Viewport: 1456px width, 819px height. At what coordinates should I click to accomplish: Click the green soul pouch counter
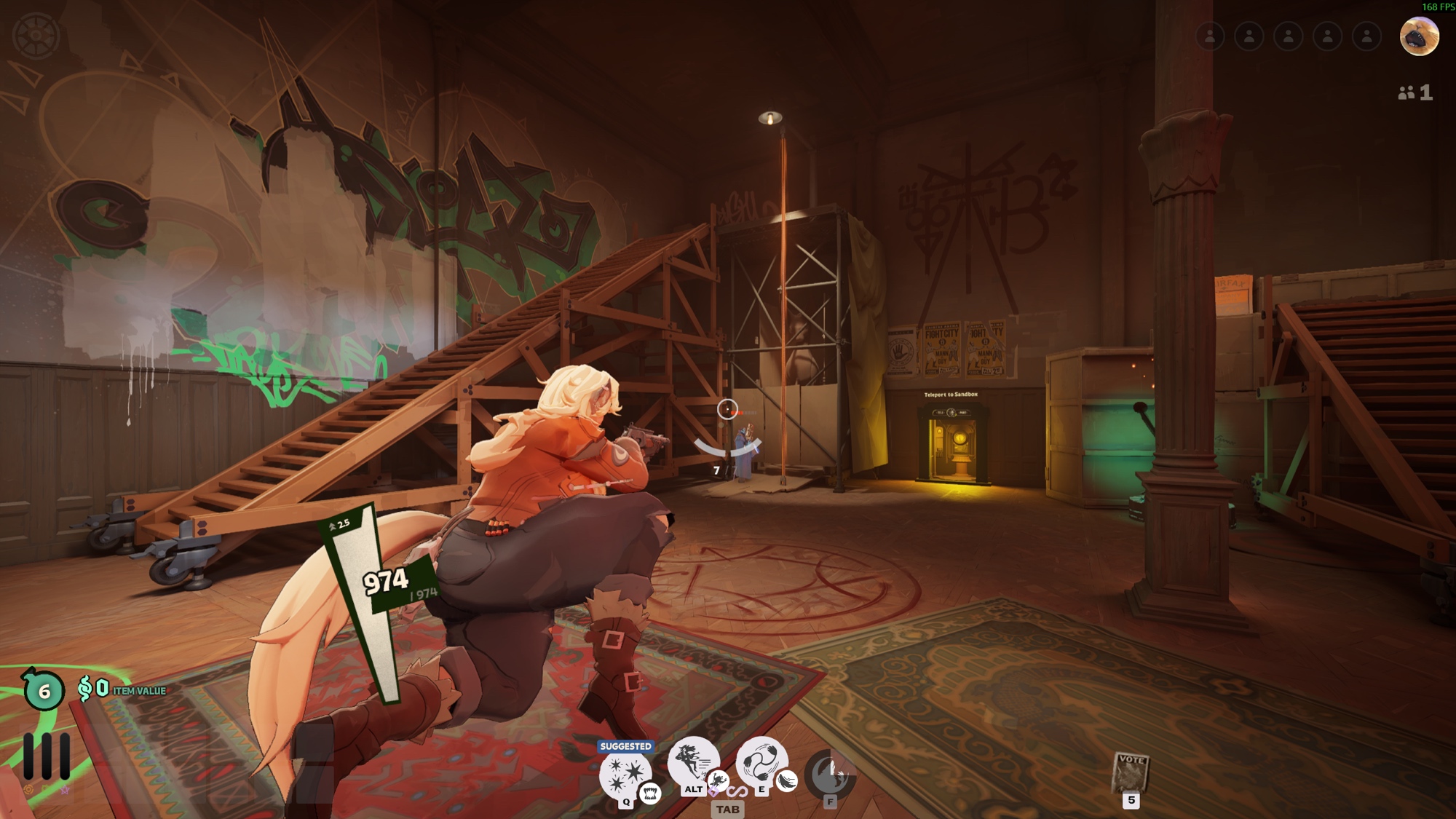[44, 690]
